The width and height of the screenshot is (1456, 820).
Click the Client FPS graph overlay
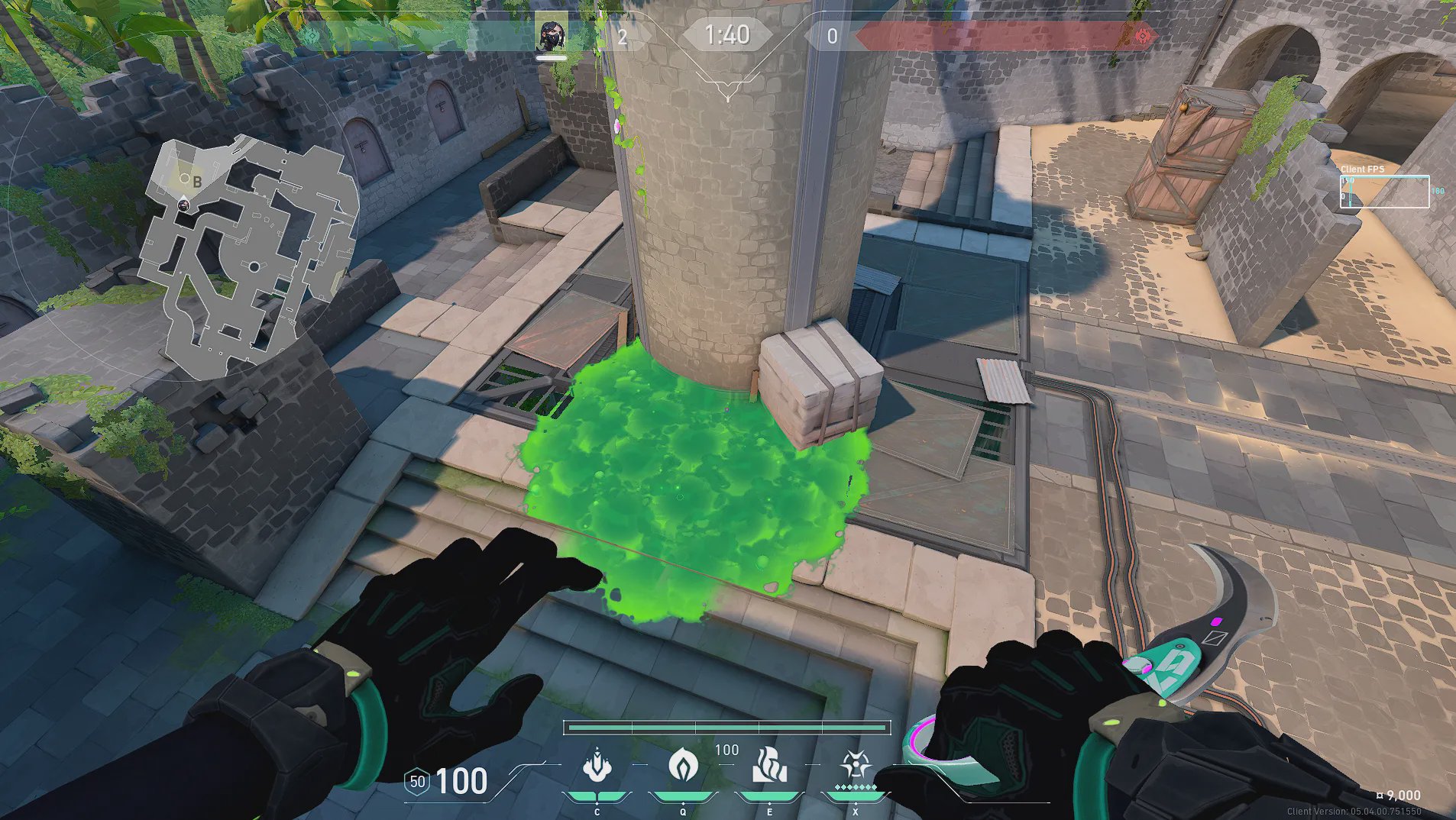tap(1384, 192)
